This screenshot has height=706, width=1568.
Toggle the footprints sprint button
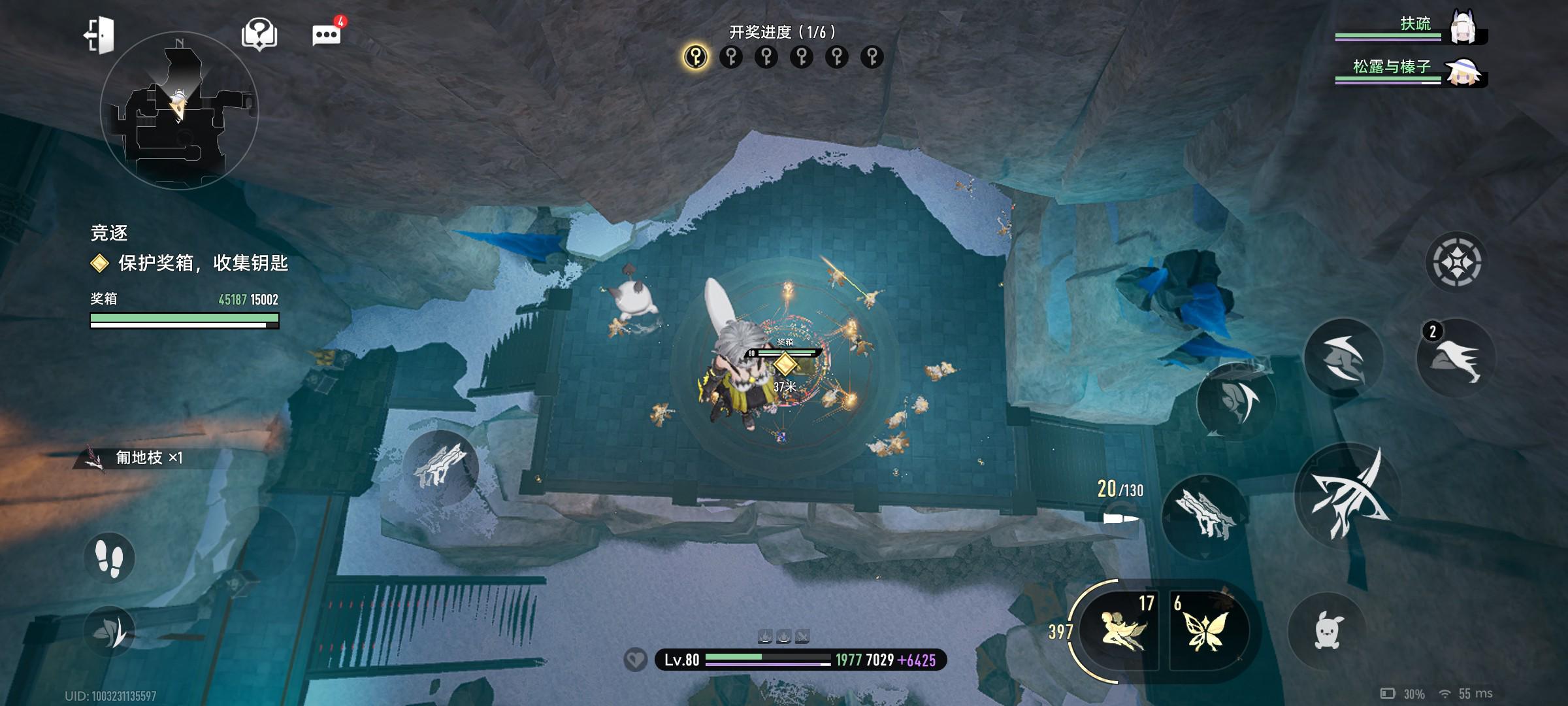[109, 558]
